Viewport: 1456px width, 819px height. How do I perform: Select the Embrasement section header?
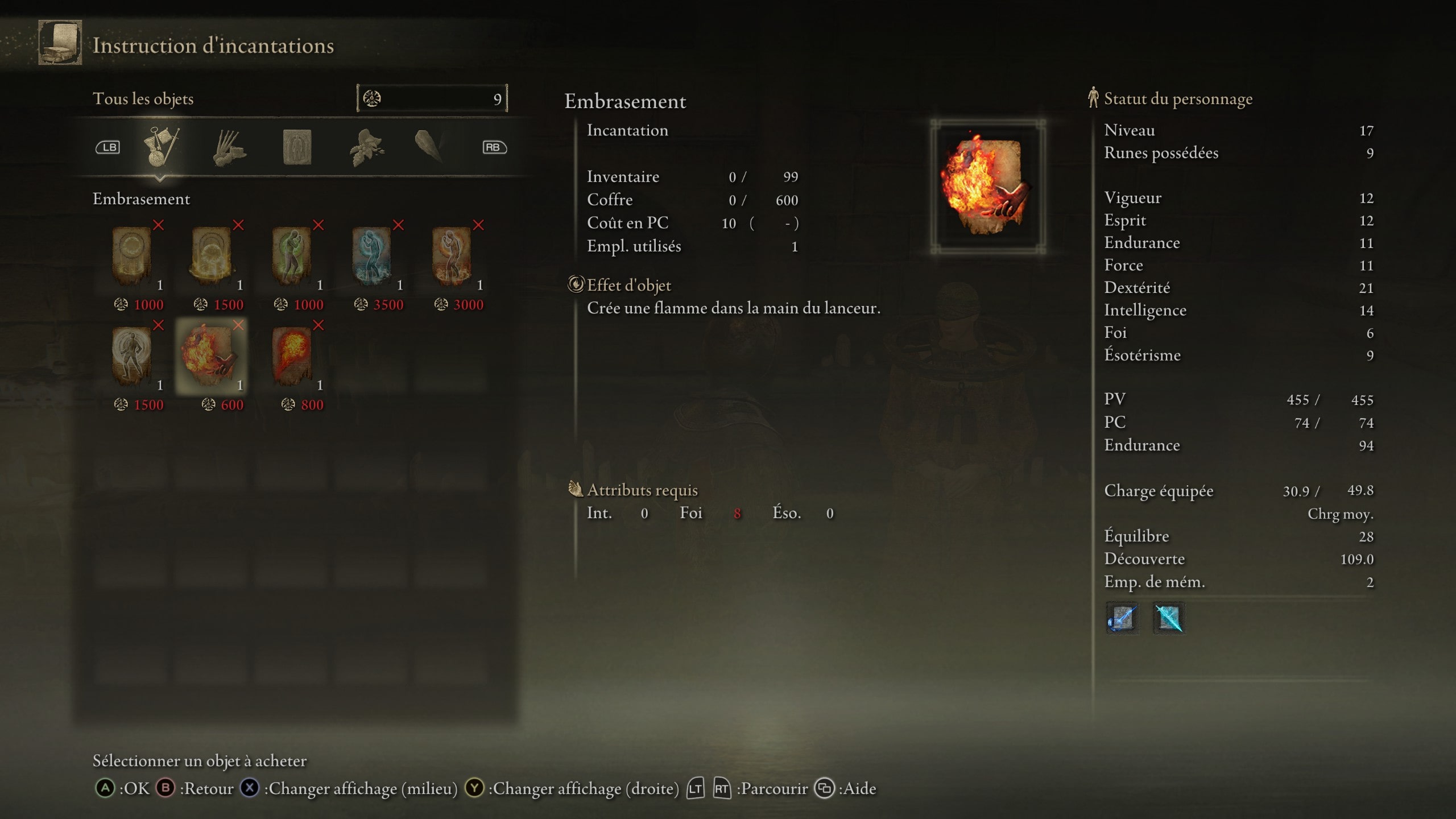point(141,199)
